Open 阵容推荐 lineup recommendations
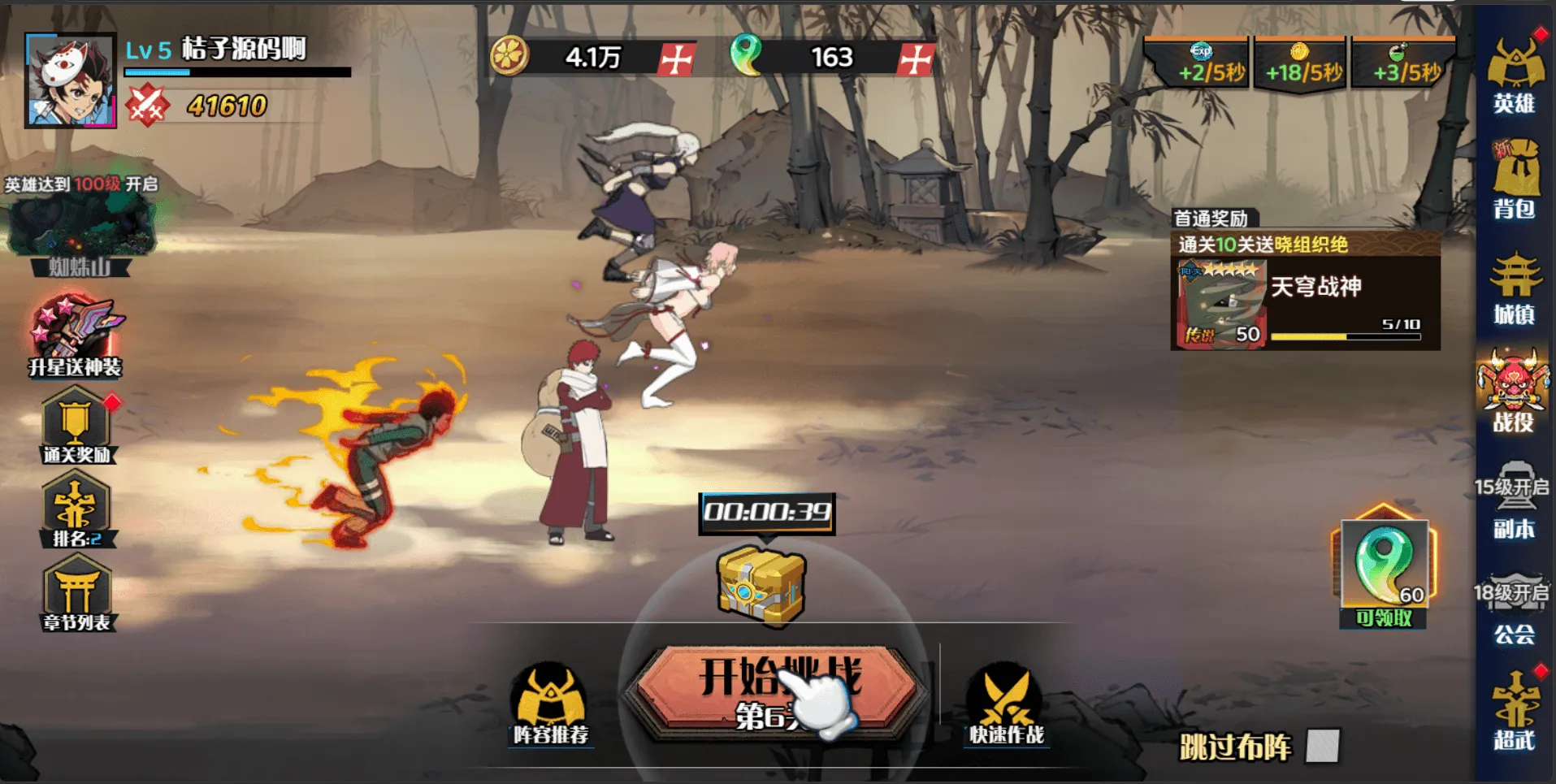The height and width of the screenshot is (784, 1556). [x=550, y=704]
